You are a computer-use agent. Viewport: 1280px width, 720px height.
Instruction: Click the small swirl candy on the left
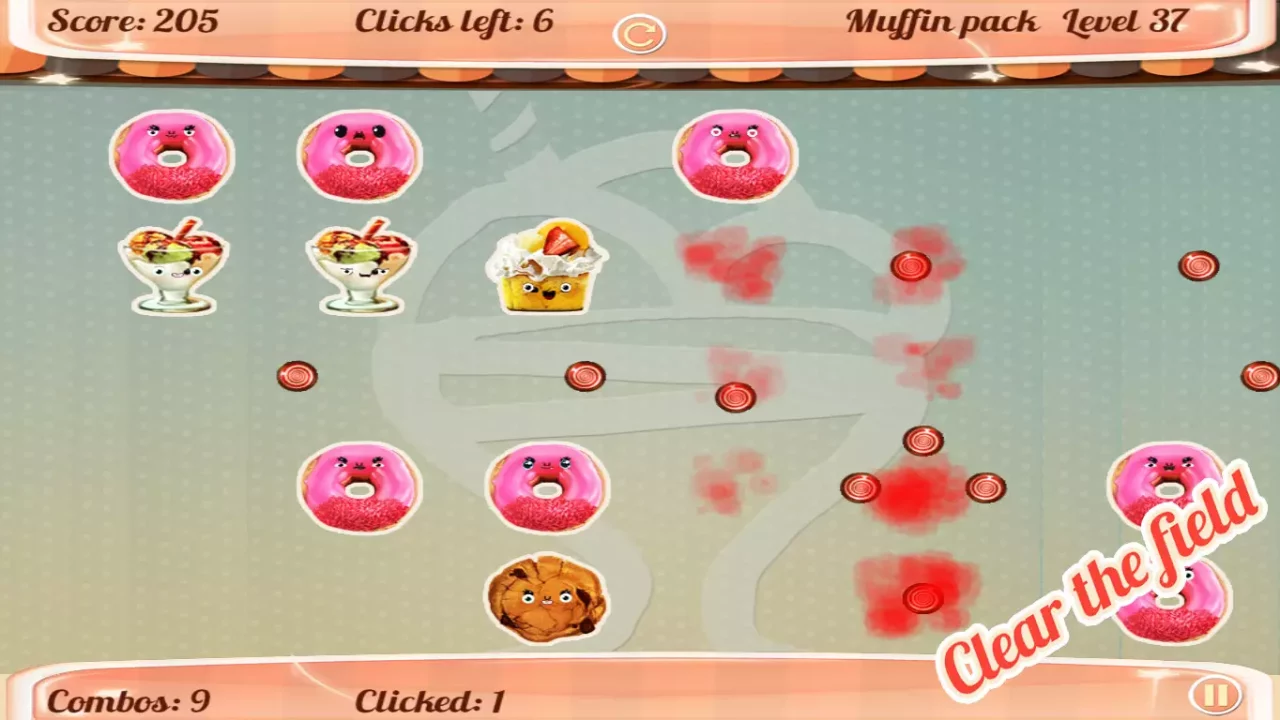point(297,375)
